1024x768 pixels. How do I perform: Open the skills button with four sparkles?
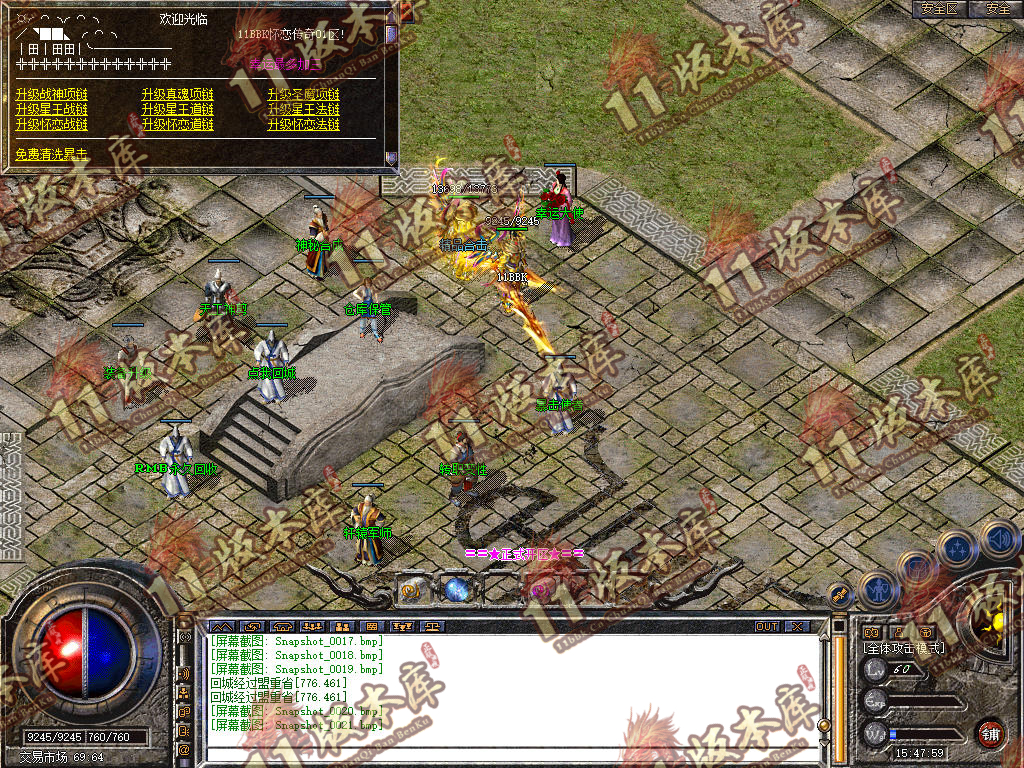click(x=957, y=549)
